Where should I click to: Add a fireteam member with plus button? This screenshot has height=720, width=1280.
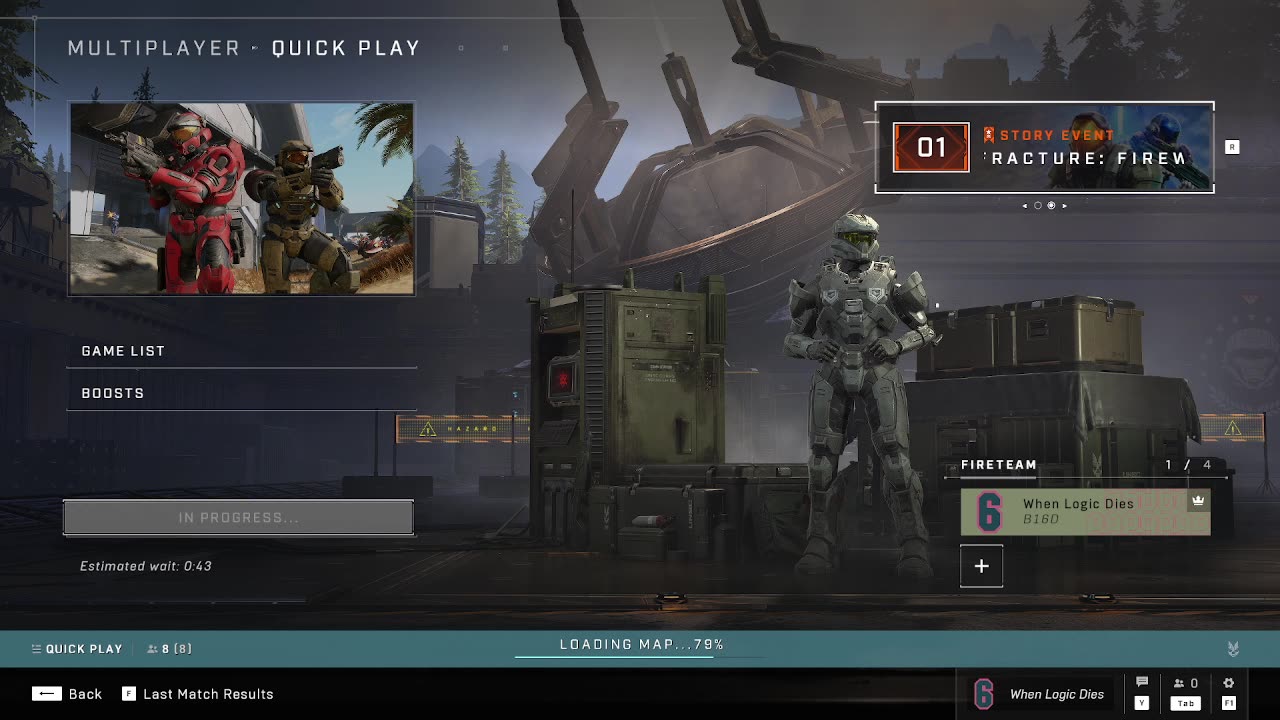tap(981, 566)
